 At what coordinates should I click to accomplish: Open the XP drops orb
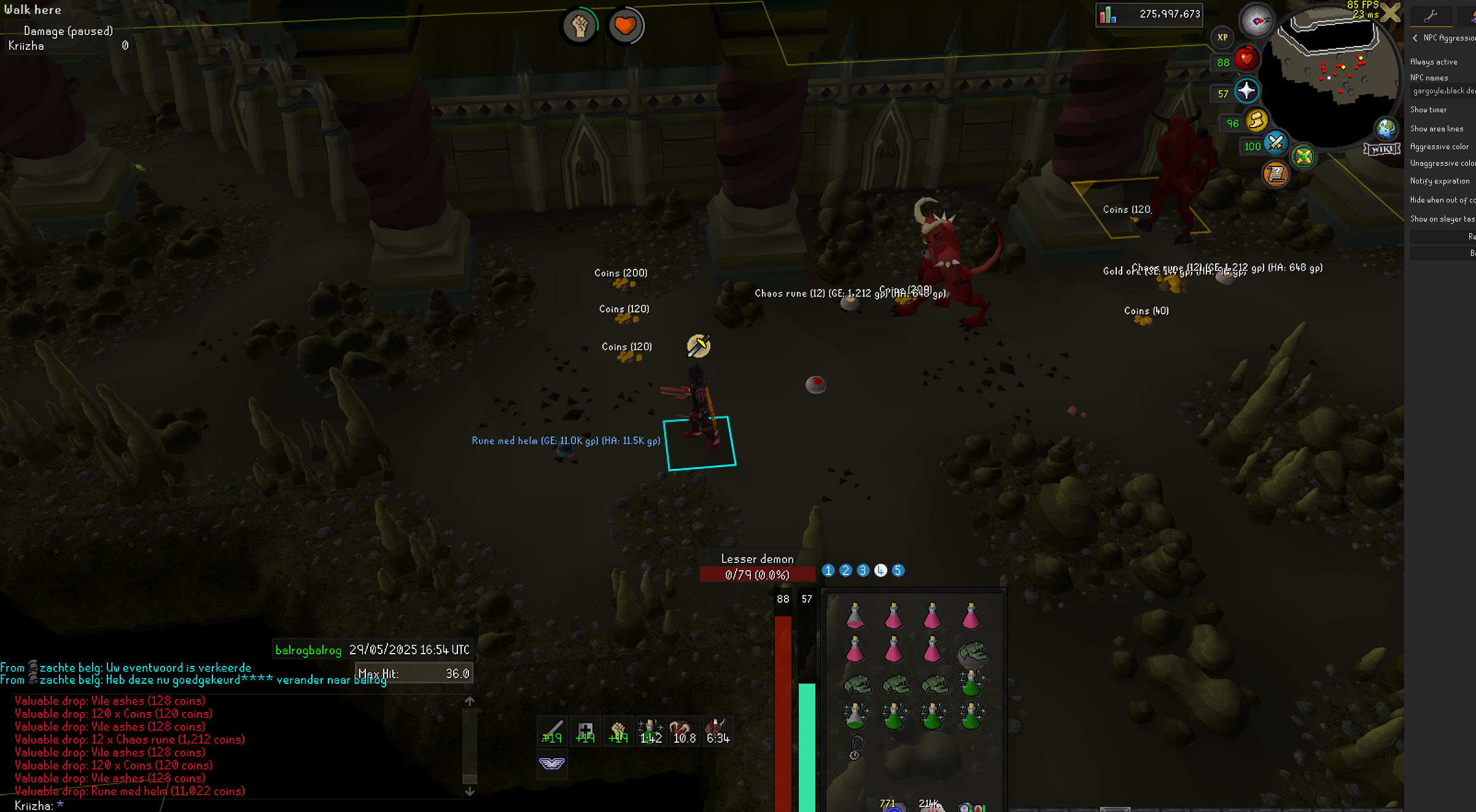tap(1222, 37)
